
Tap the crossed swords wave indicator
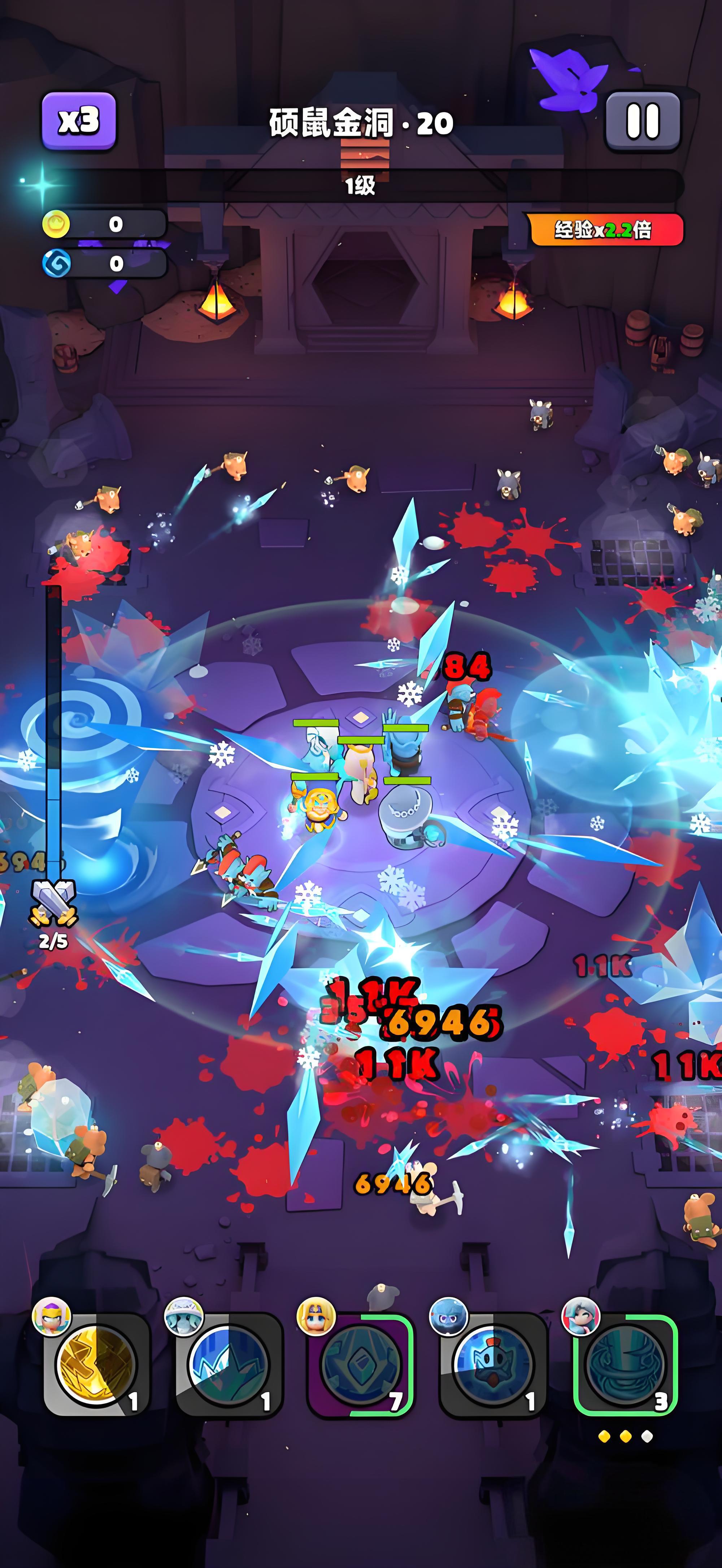click(53, 902)
